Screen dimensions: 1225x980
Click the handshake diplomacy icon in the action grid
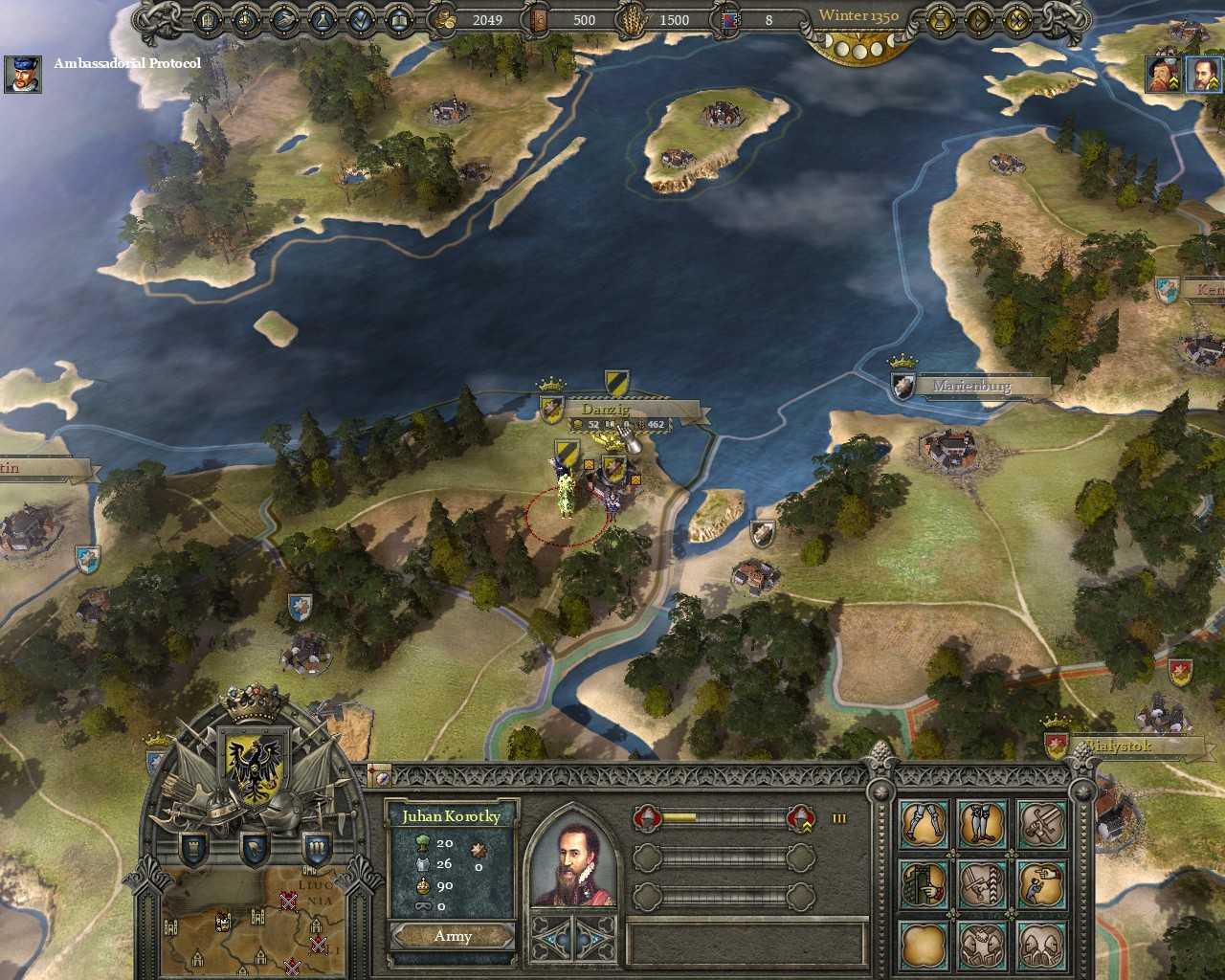[983, 947]
